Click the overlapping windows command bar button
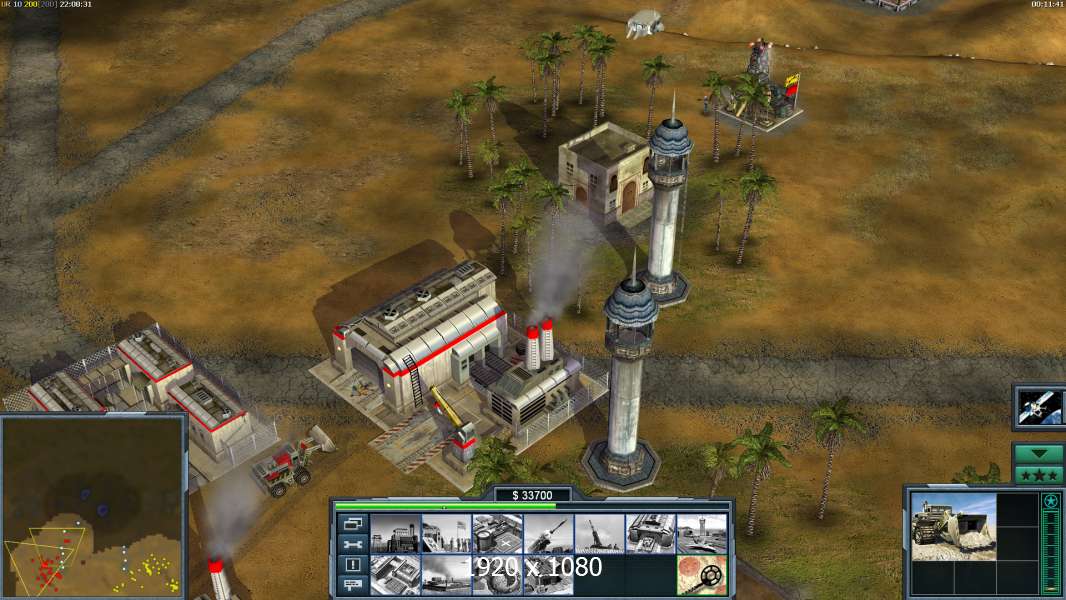 (x=351, y=523)
